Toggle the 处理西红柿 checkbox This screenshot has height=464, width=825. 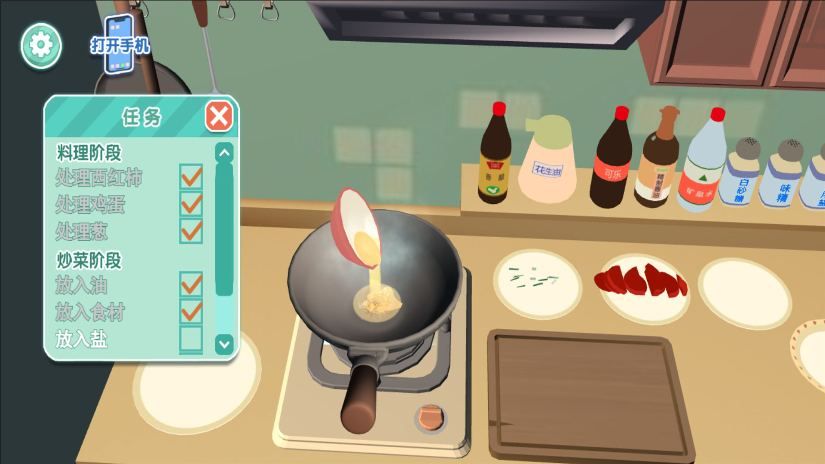pos(191,177)
